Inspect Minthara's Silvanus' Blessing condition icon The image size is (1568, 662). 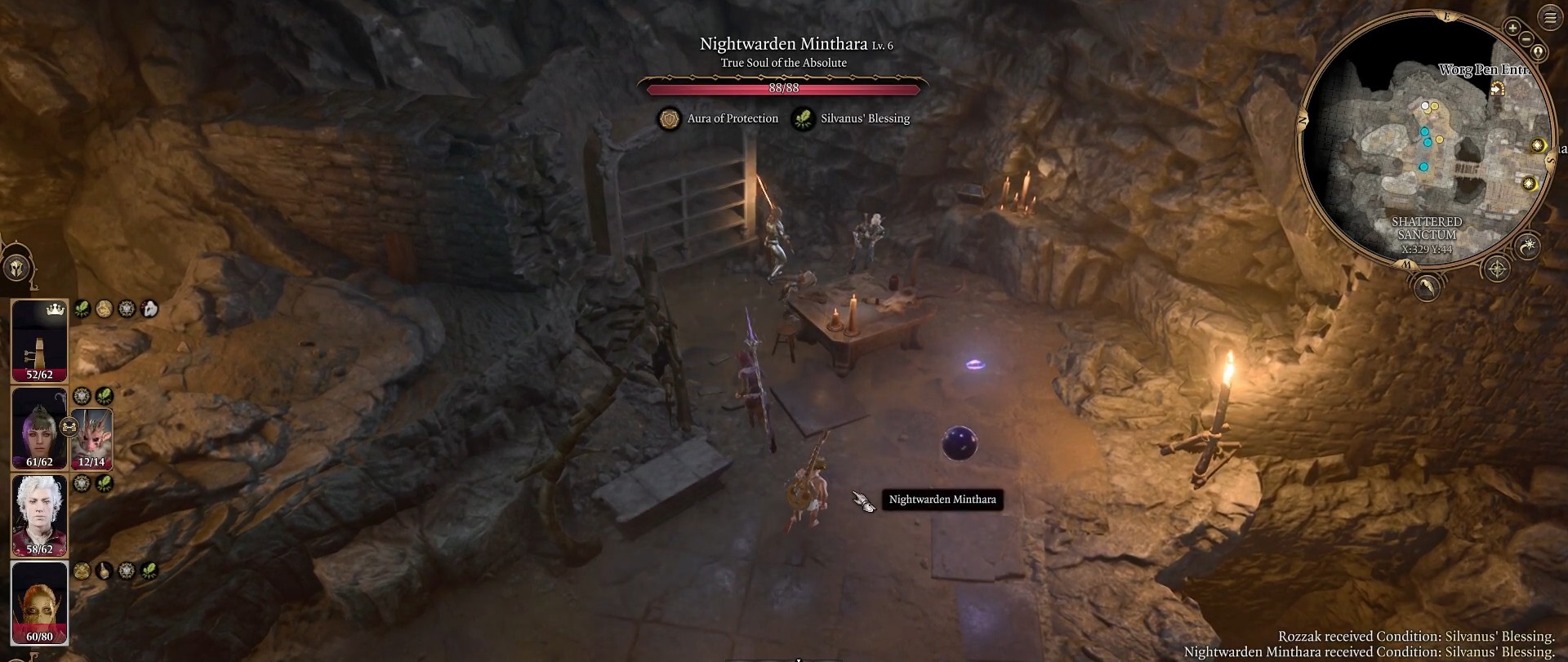pos(804,119)
